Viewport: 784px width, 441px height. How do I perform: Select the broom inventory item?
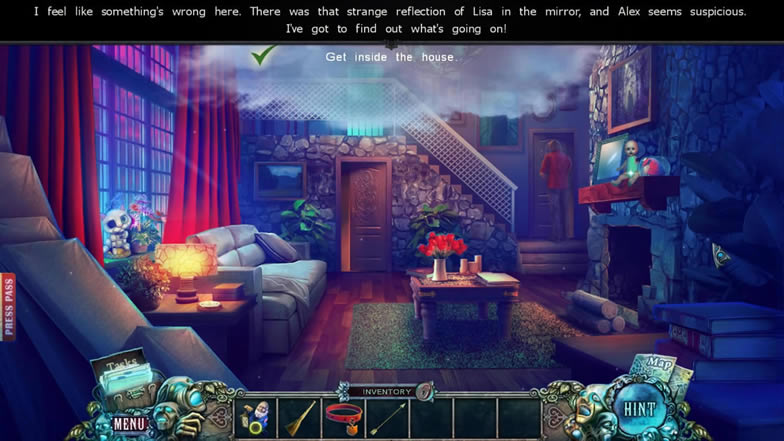click(x=300, y=417)
